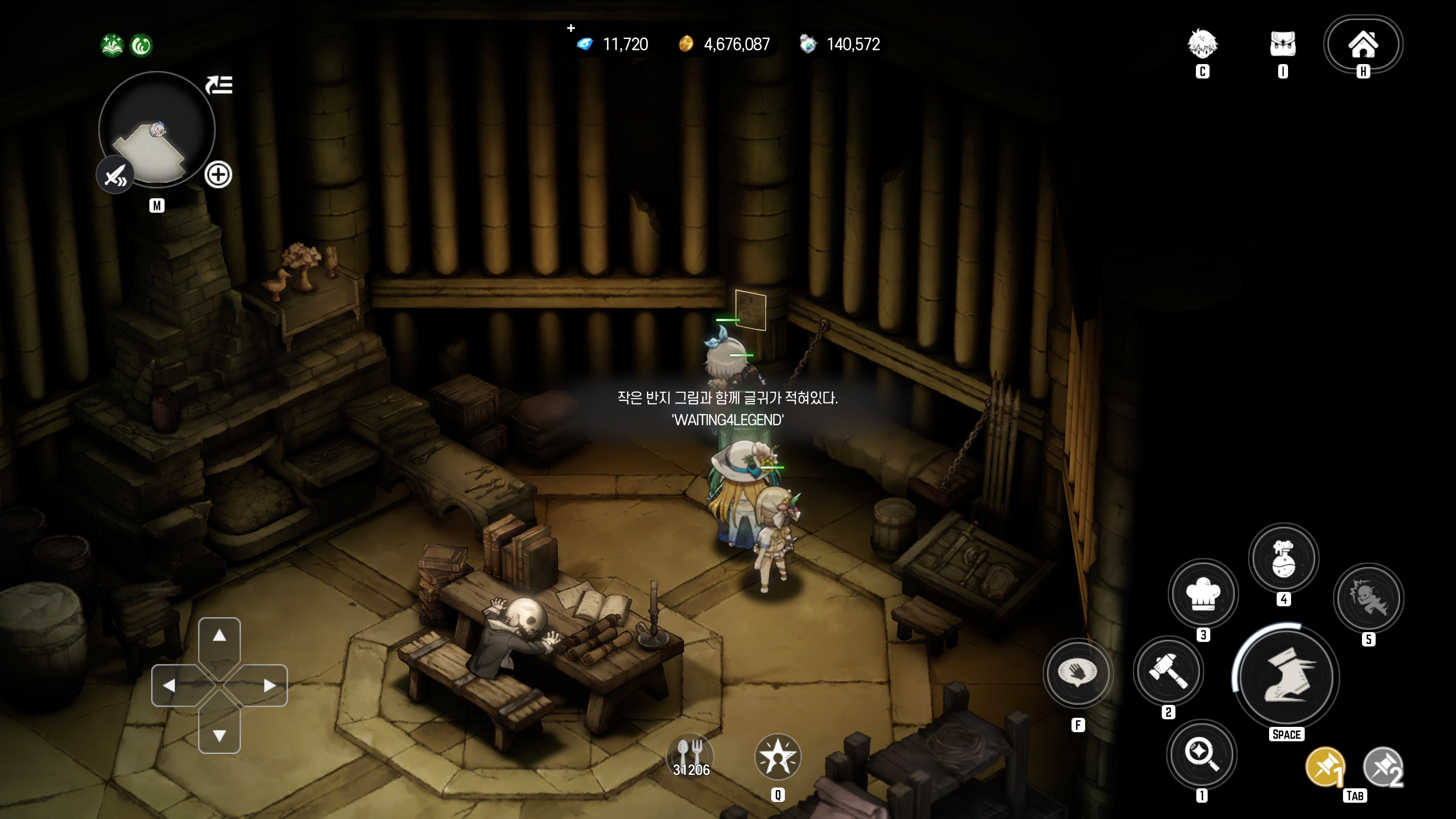This screenshot has width=1456, height=819.
Task: Add gems with the small plus sign
Action: pos(571,28)
